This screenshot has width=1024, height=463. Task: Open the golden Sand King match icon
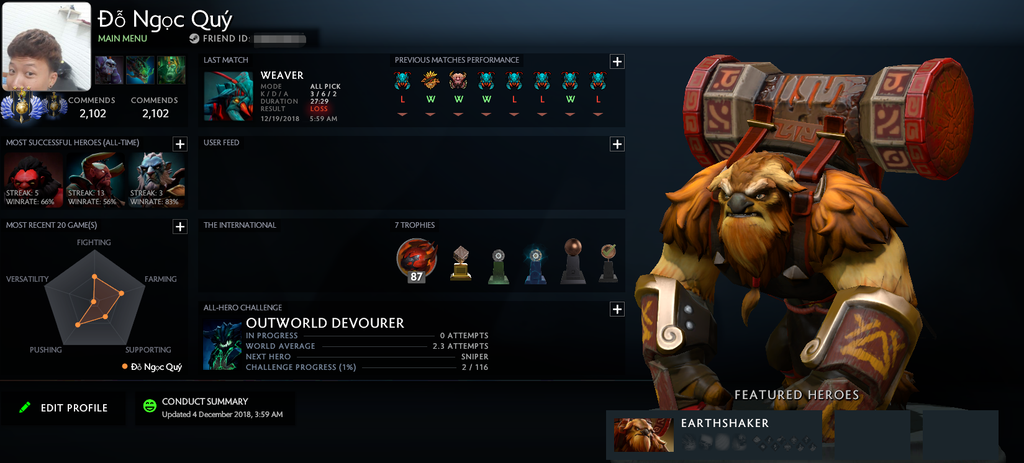tap(430, 81)
